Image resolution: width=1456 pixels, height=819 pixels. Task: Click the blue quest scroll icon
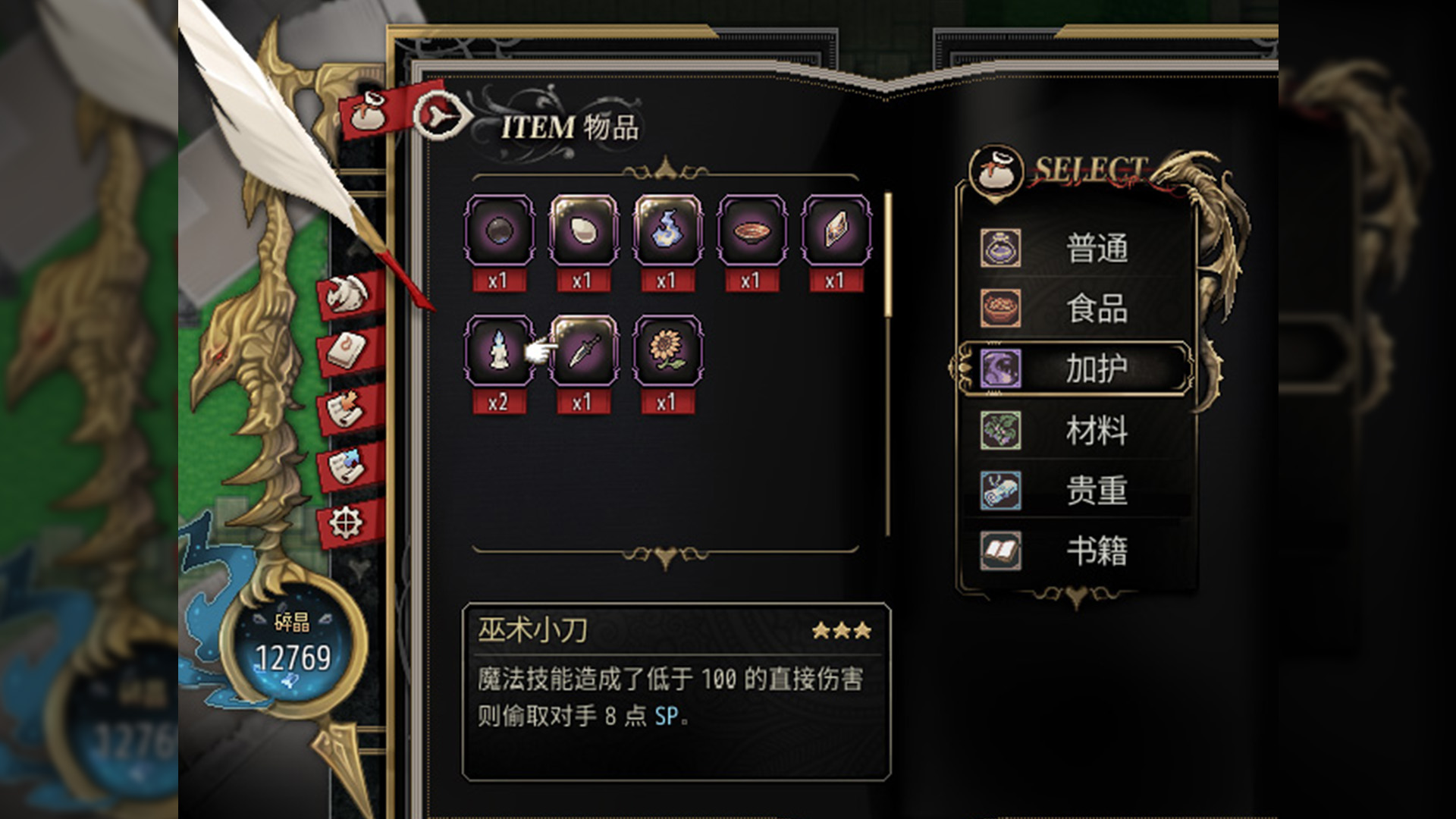click(x=348, y=468)
